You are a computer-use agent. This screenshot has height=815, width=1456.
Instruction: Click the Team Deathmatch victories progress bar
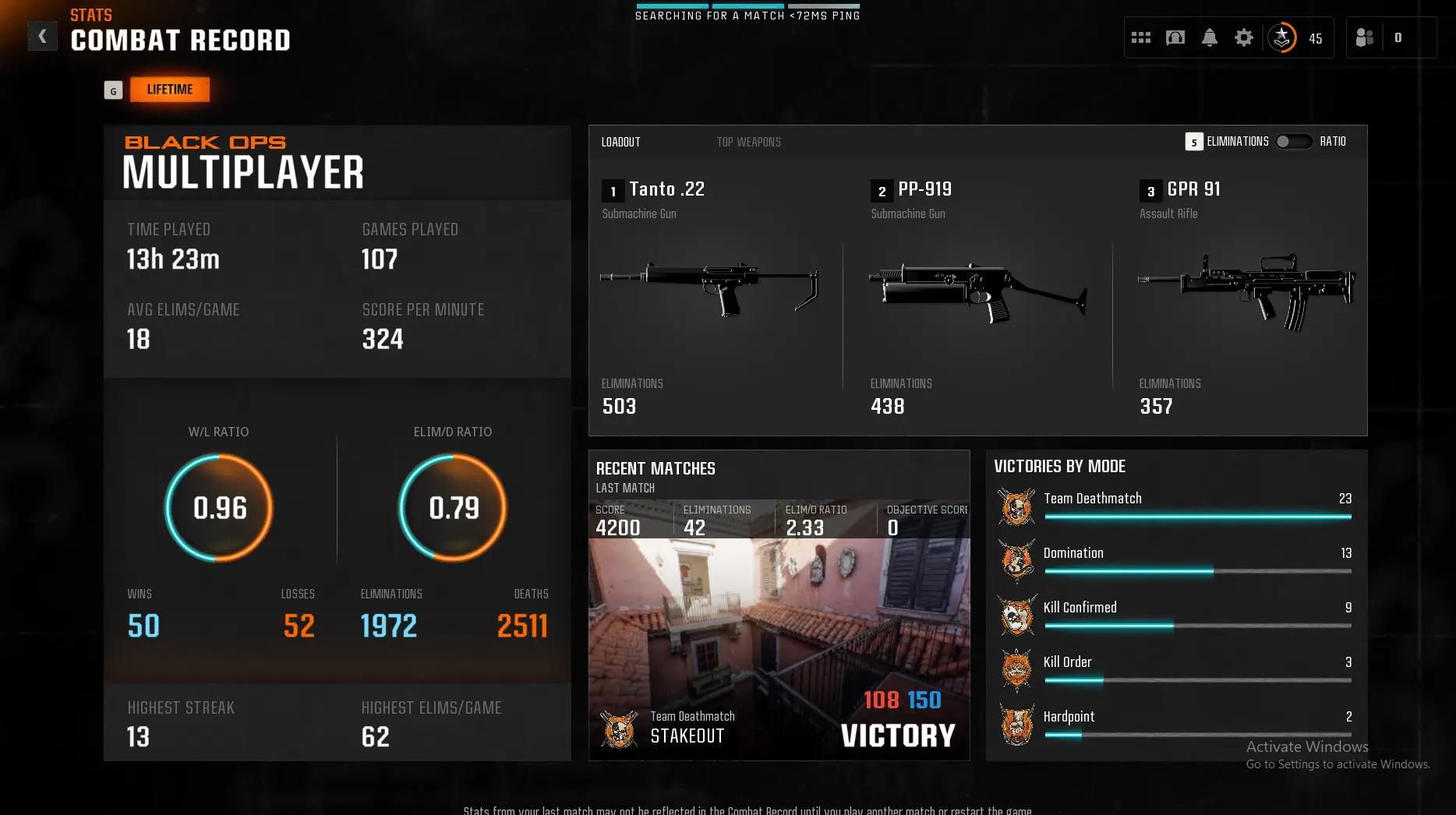coord(1199,516)
